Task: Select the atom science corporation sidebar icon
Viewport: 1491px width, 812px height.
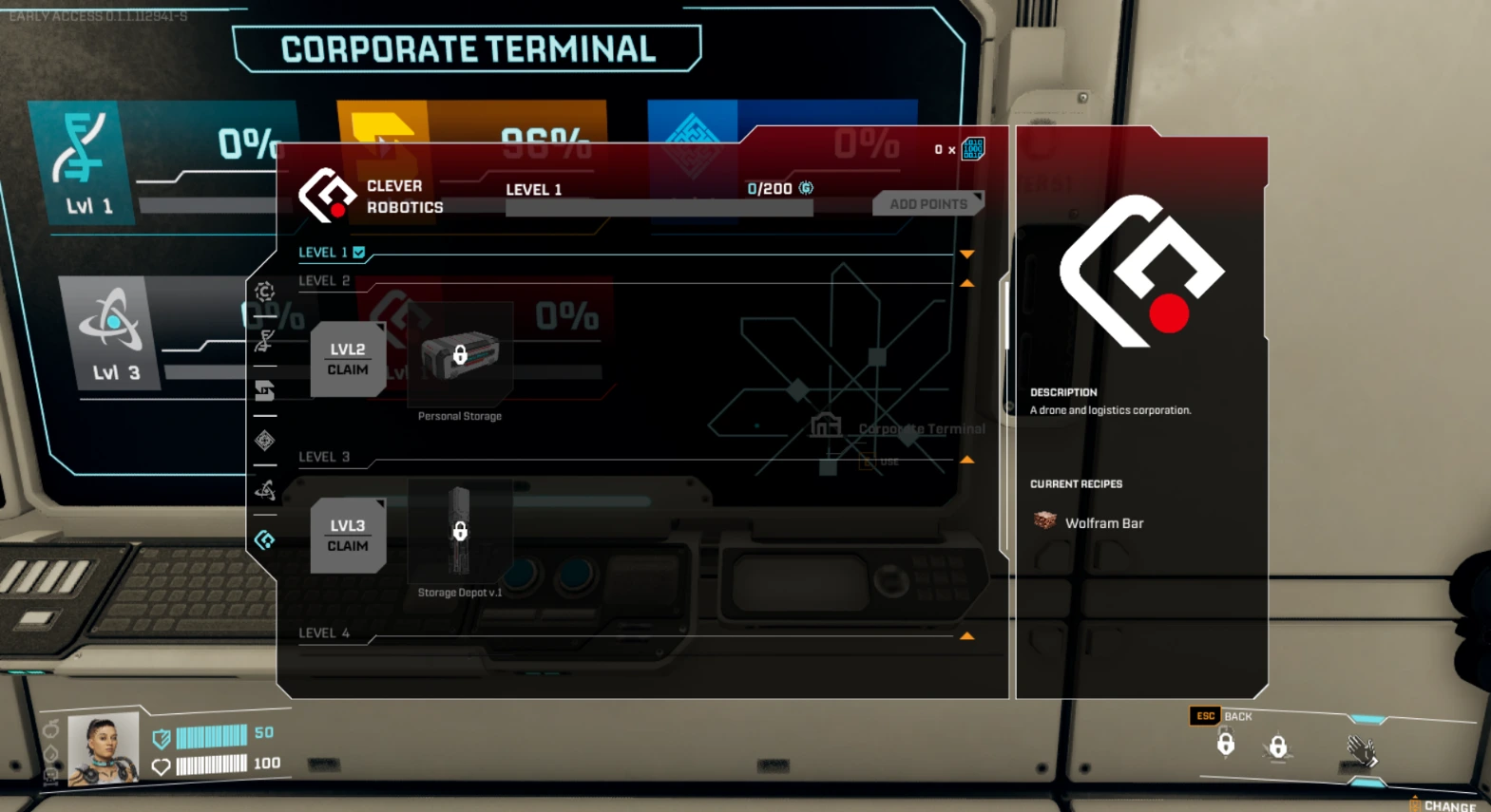Action: click(x=266, y=491)
